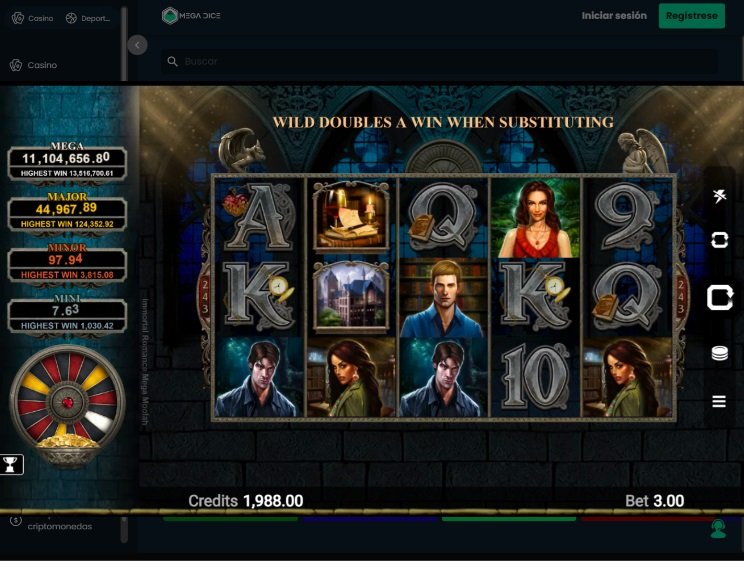Open bet settings with the coin stack icon
The image size is (744, 567).
click(719, 353)
